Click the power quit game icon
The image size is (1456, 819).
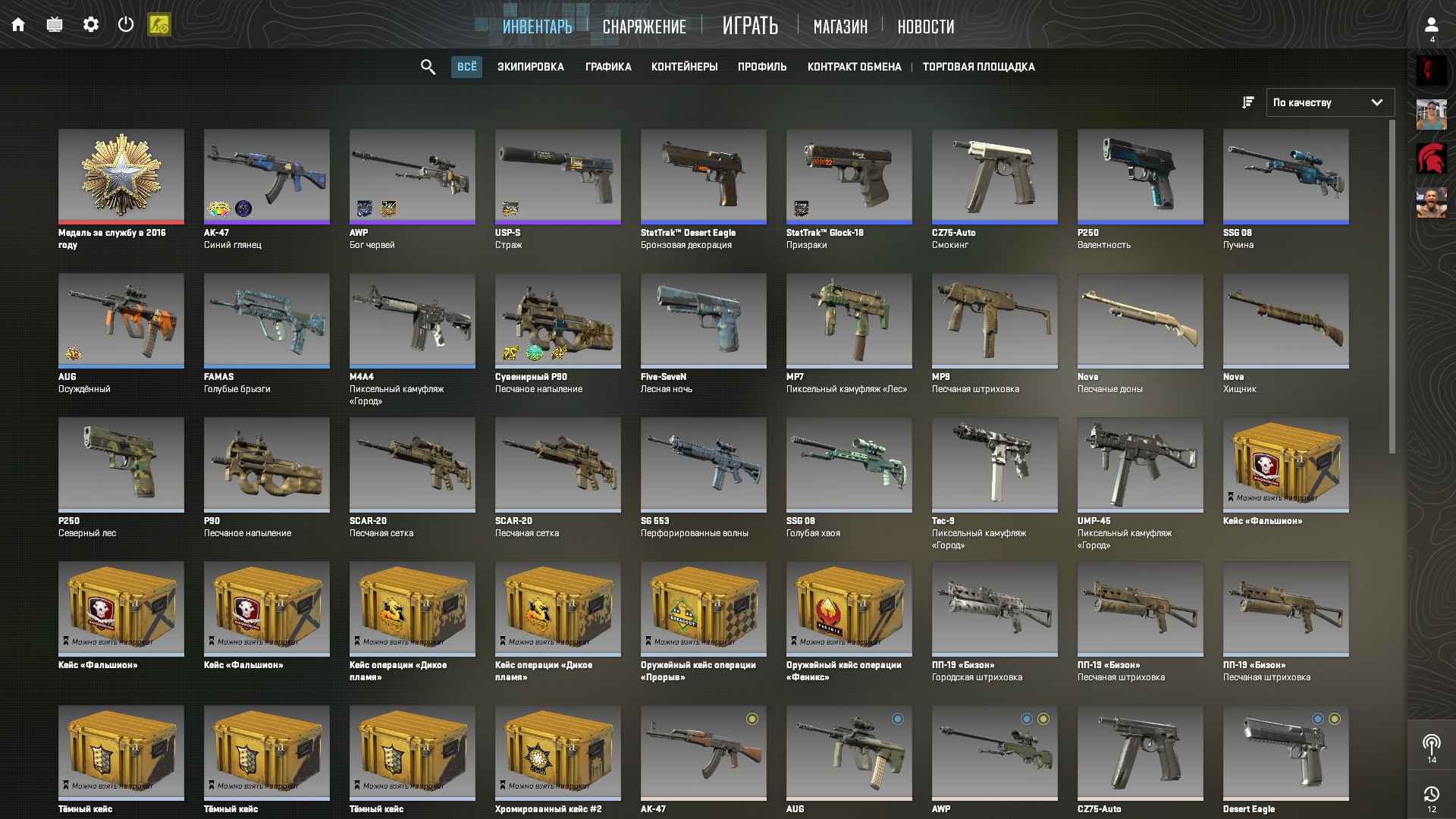pos(125,24)
